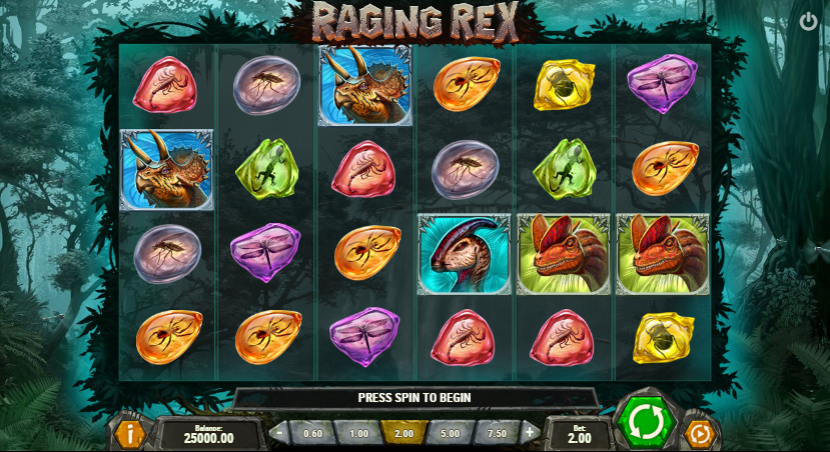
Task: Click the power icon to exit
Action: click(x=808, y=21)
